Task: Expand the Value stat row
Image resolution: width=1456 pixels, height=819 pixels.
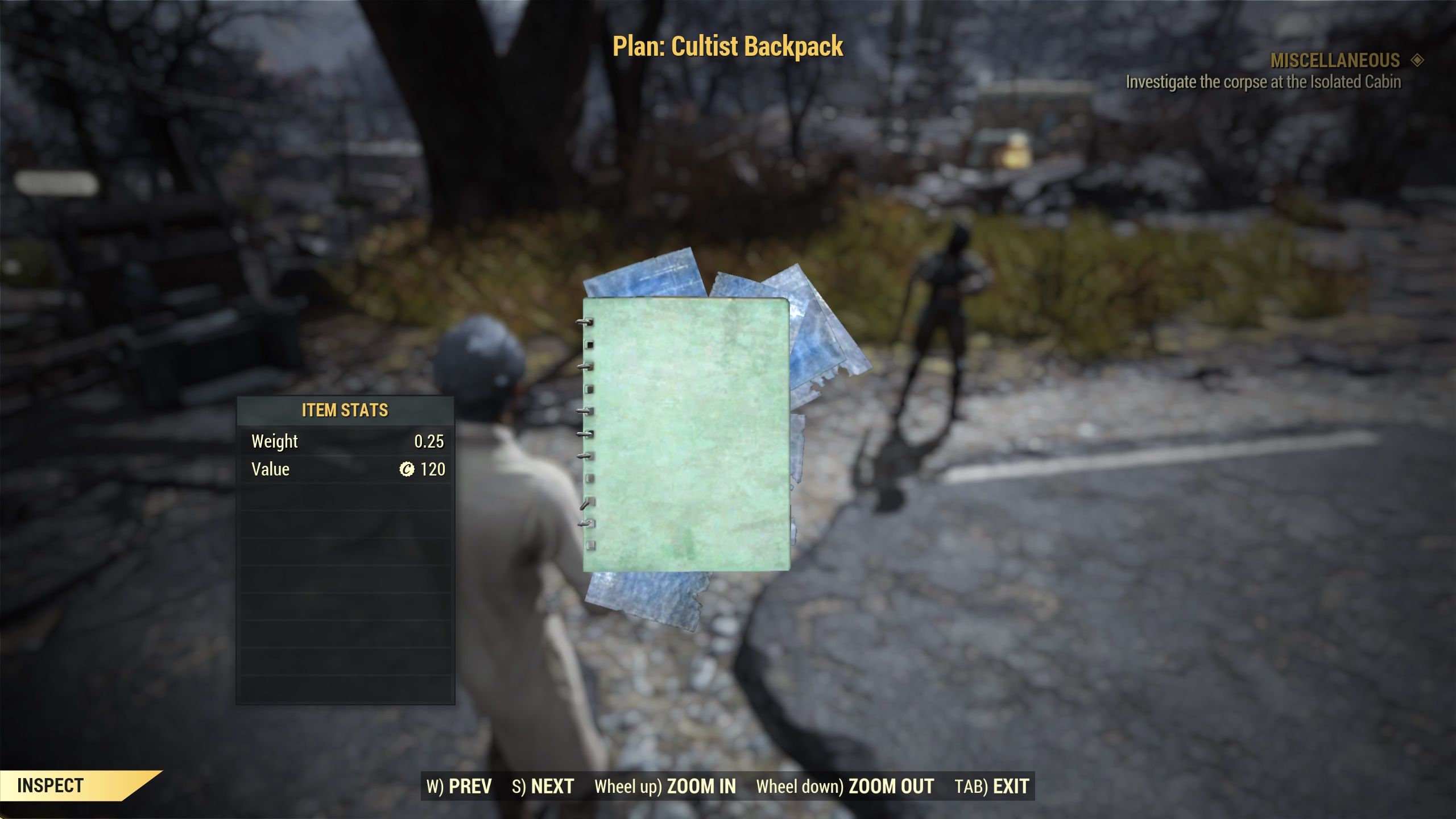Action: tap(344, 469)
